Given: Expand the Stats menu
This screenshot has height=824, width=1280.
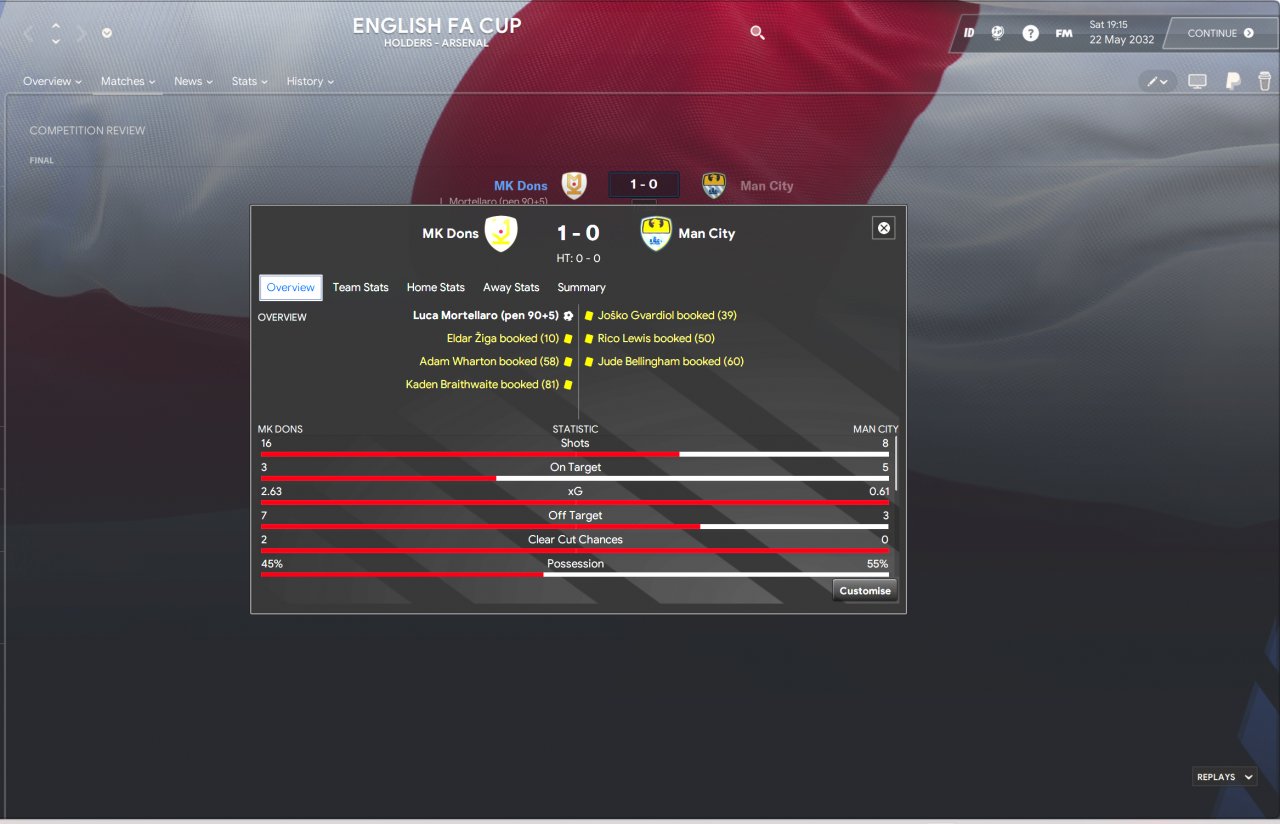Looking at the screenshot, I should [249, 81].
